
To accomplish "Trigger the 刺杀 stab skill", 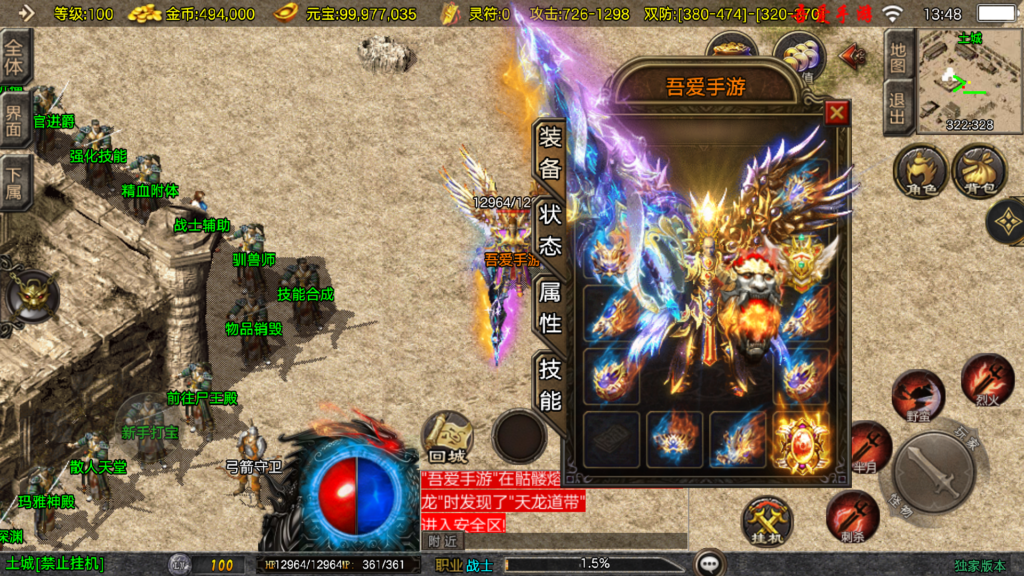I will click(x=852, y=516).
